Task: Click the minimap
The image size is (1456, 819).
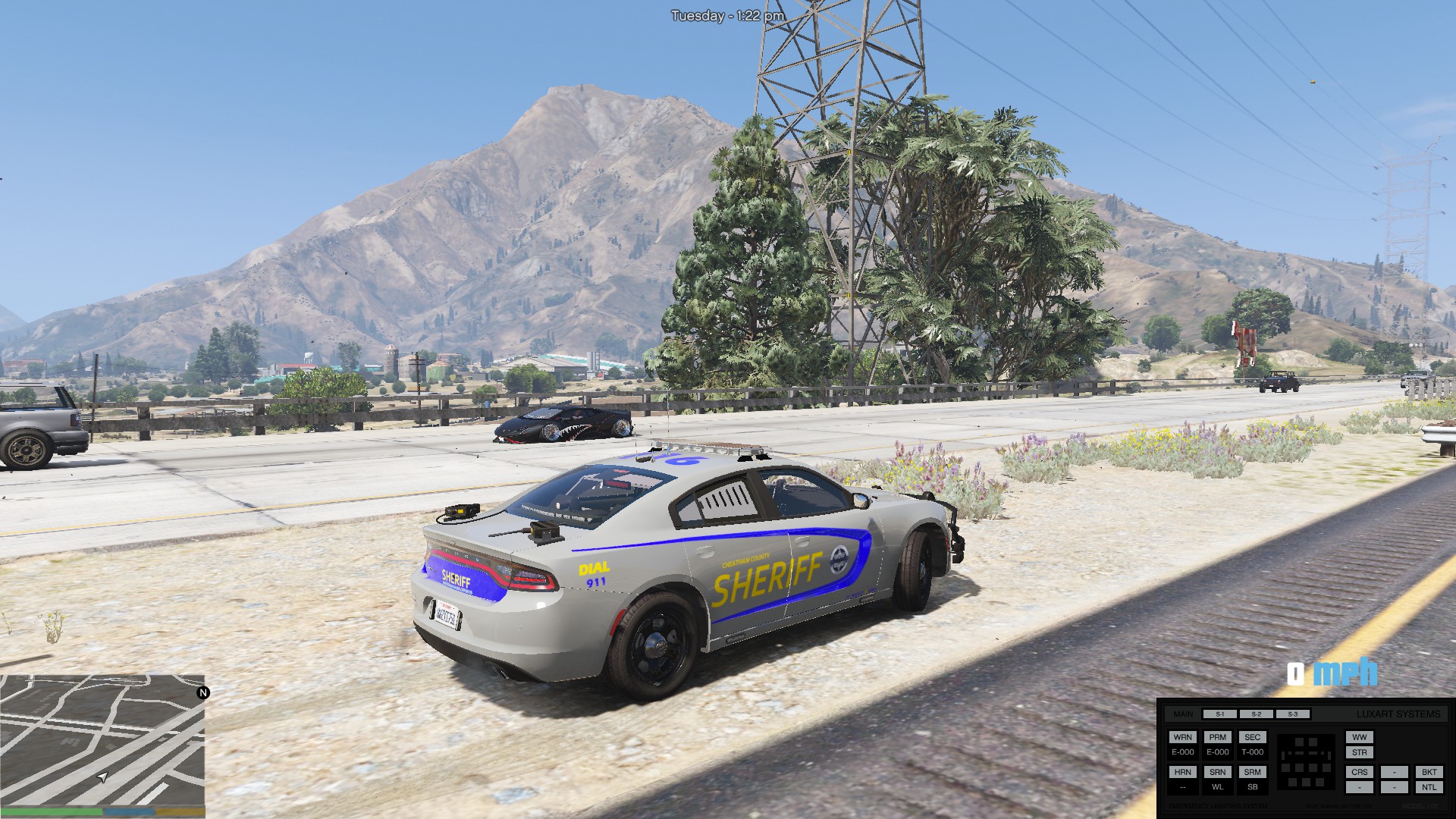Action: coord(102,740)
